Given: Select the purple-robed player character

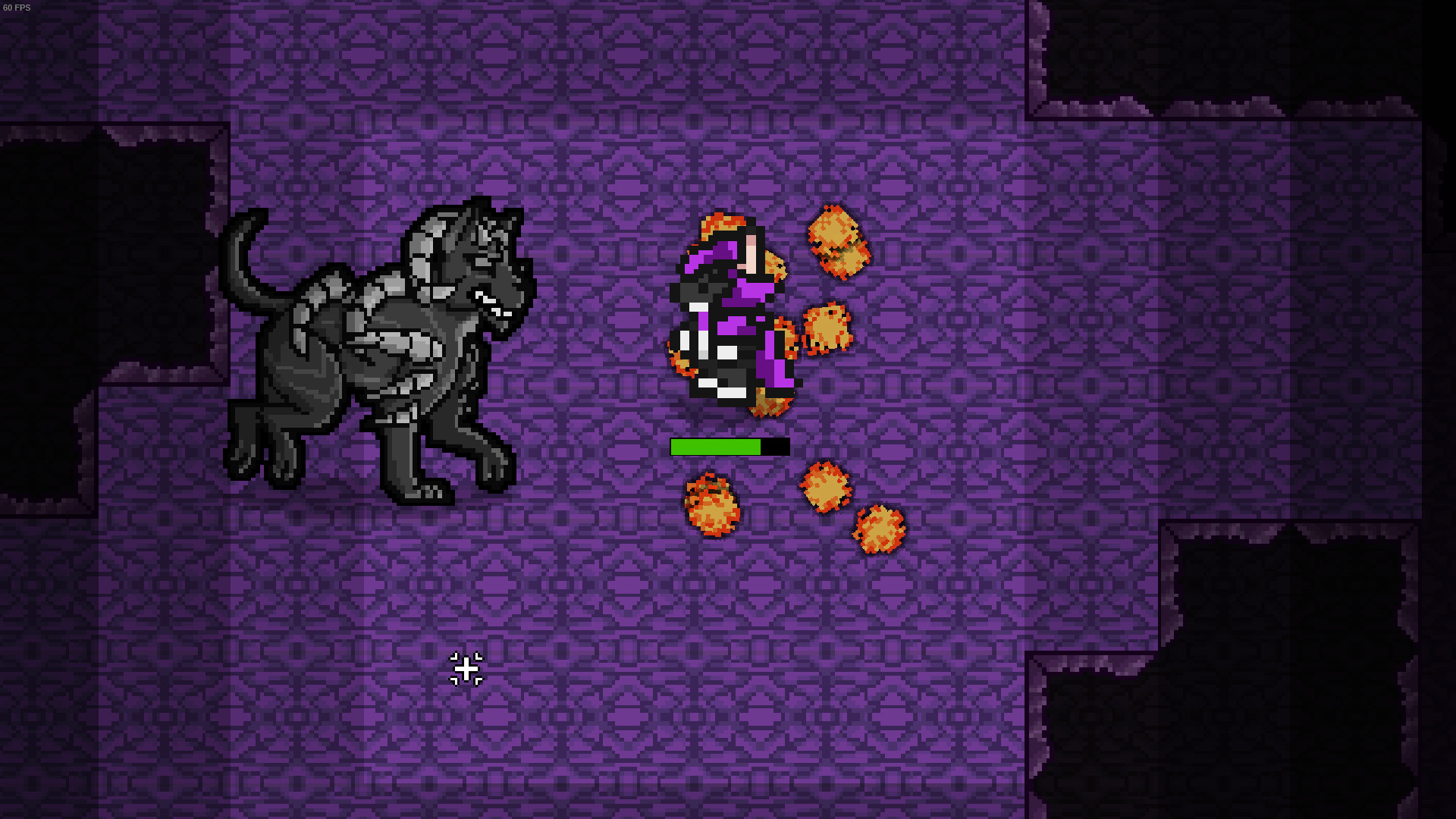Looking at the screenshot, I should pyautogui.click(x=728, y=318).
